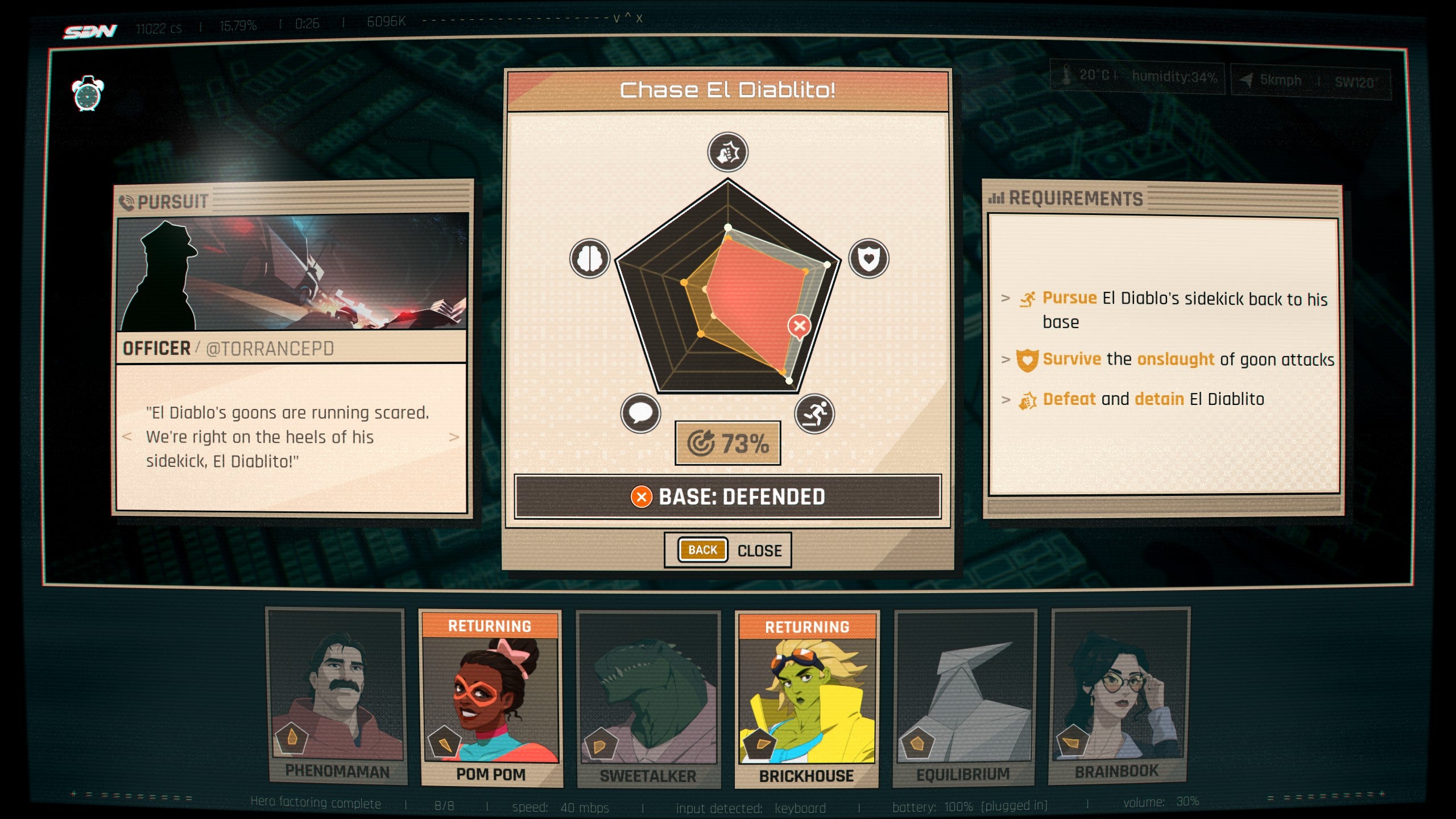Screen dimensions: 1456x819
Task: Click the BASE: DEFENDED result banner
Action: (727, 497)
